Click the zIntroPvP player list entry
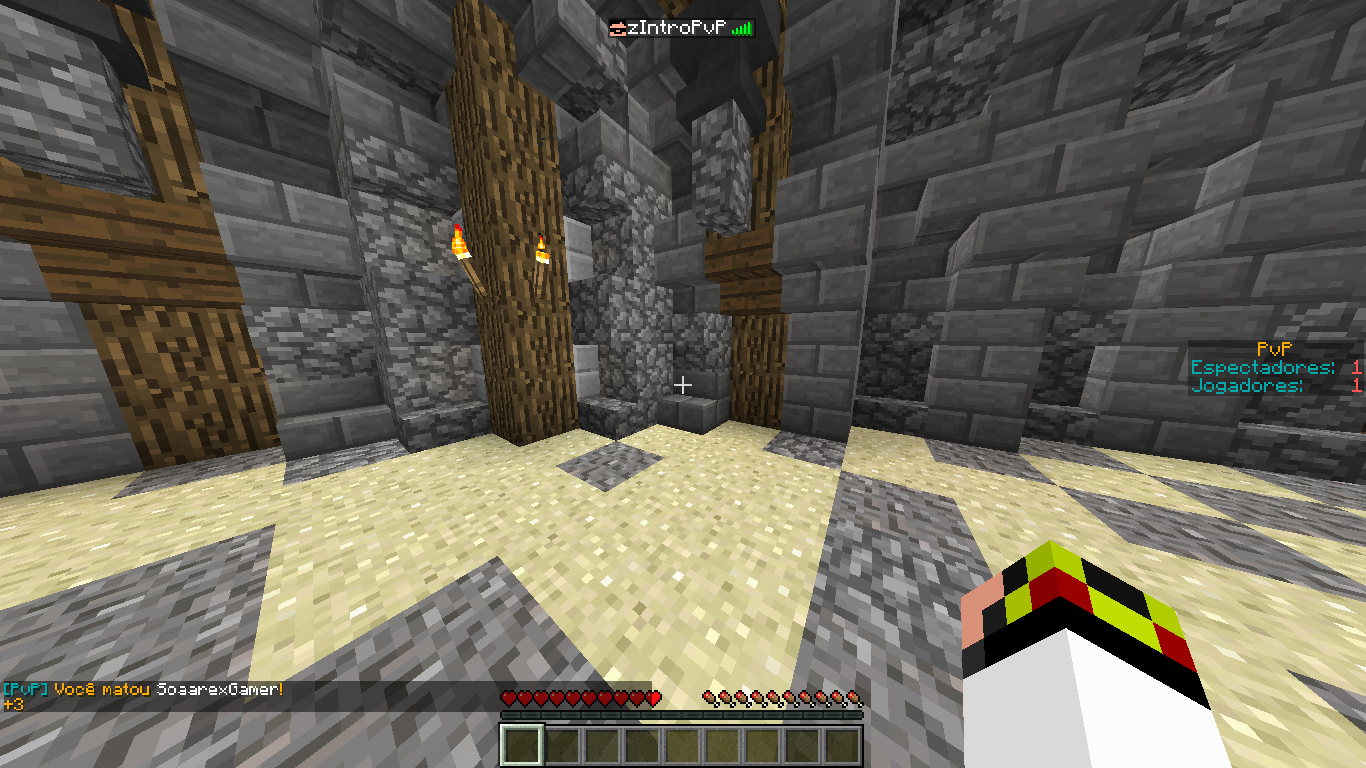This screenshot has height=768, width=1366. pyautogui.click(x=680, y=29)
